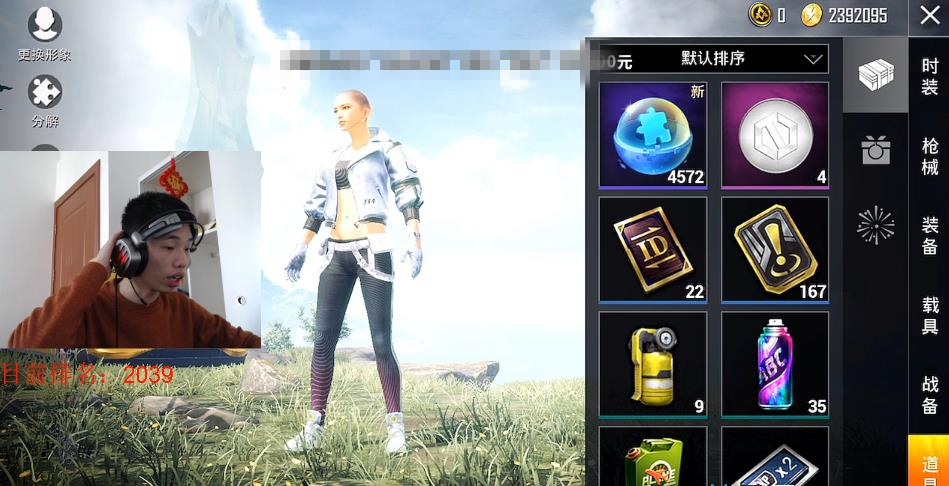Select the gold exclamation card item (167)
The height and width of the screenshot is (486, 949).
[775, 249]
